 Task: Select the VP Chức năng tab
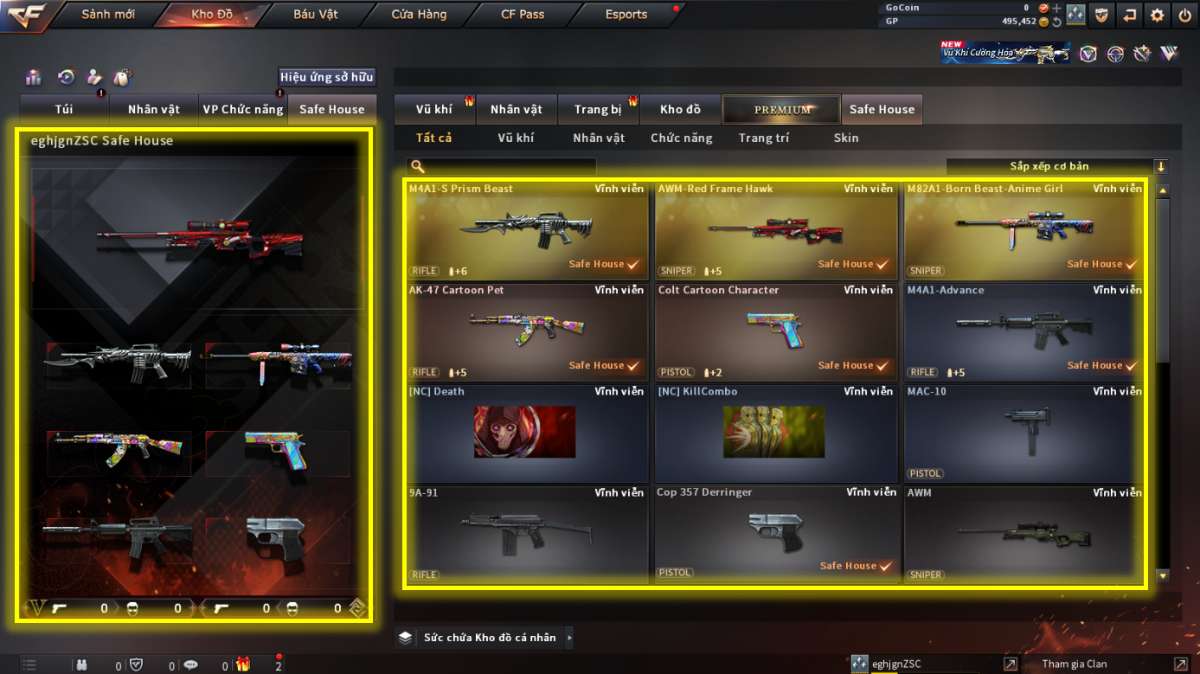242,110
